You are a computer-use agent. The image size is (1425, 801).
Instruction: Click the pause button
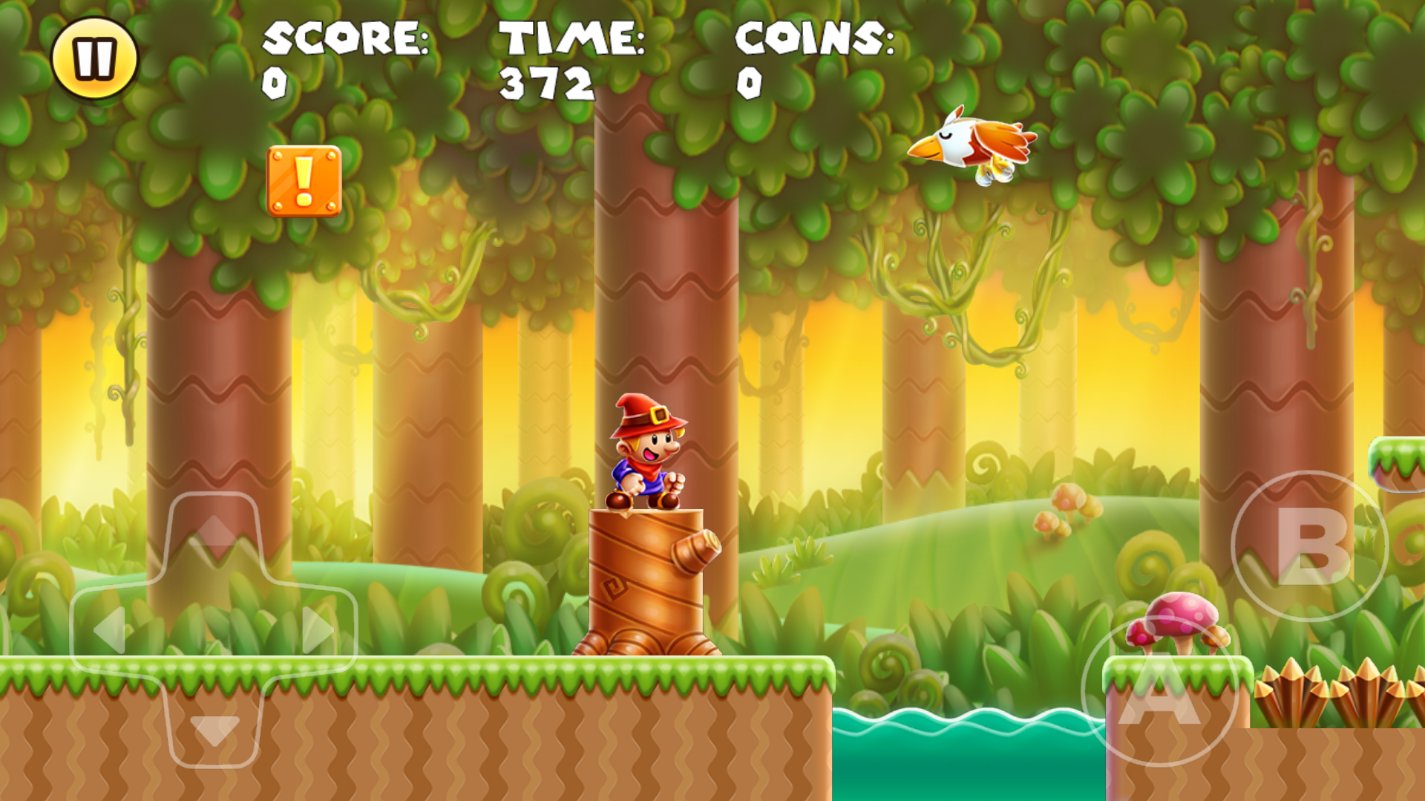click(x=95, y=56)
